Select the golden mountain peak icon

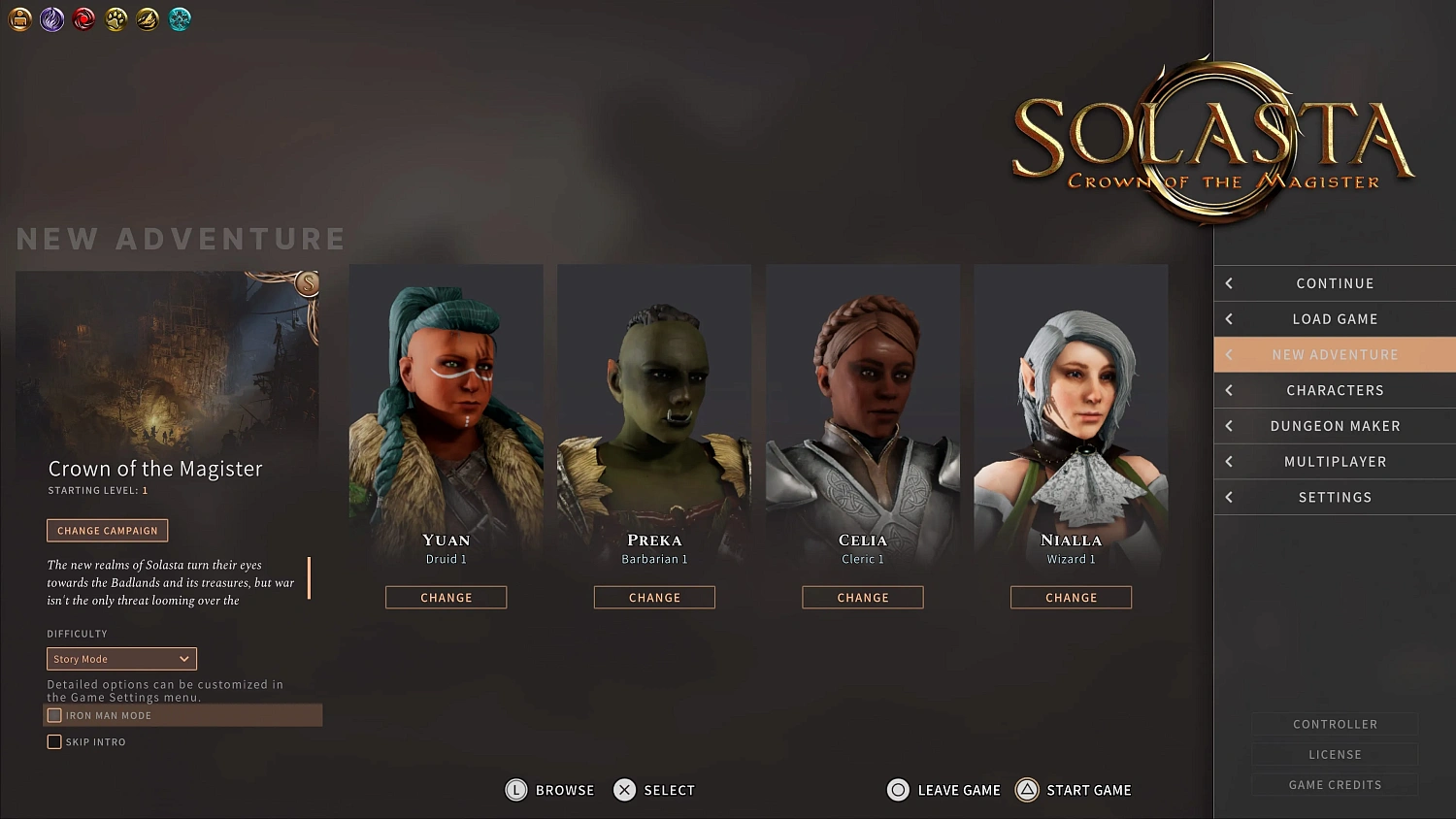tap(148, 19)
